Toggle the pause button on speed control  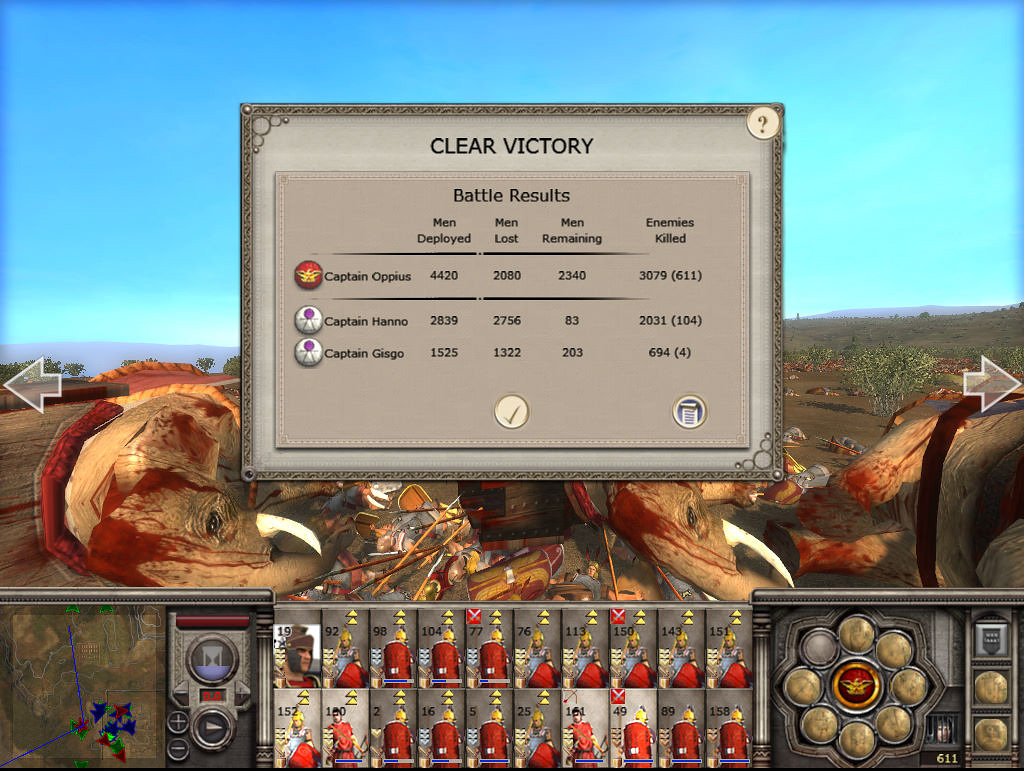point(212,659)
